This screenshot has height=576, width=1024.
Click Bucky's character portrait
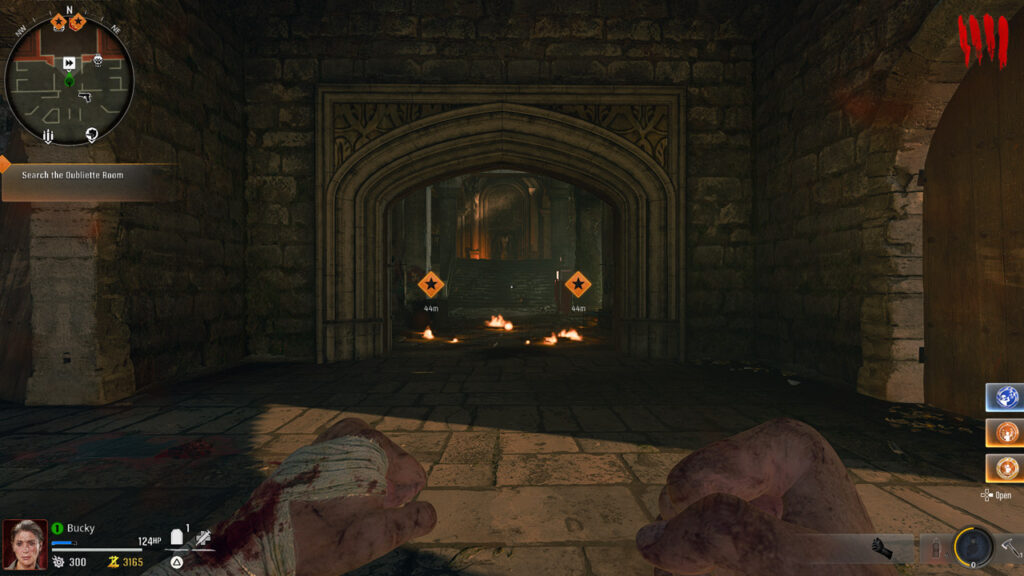coord(24,544)
